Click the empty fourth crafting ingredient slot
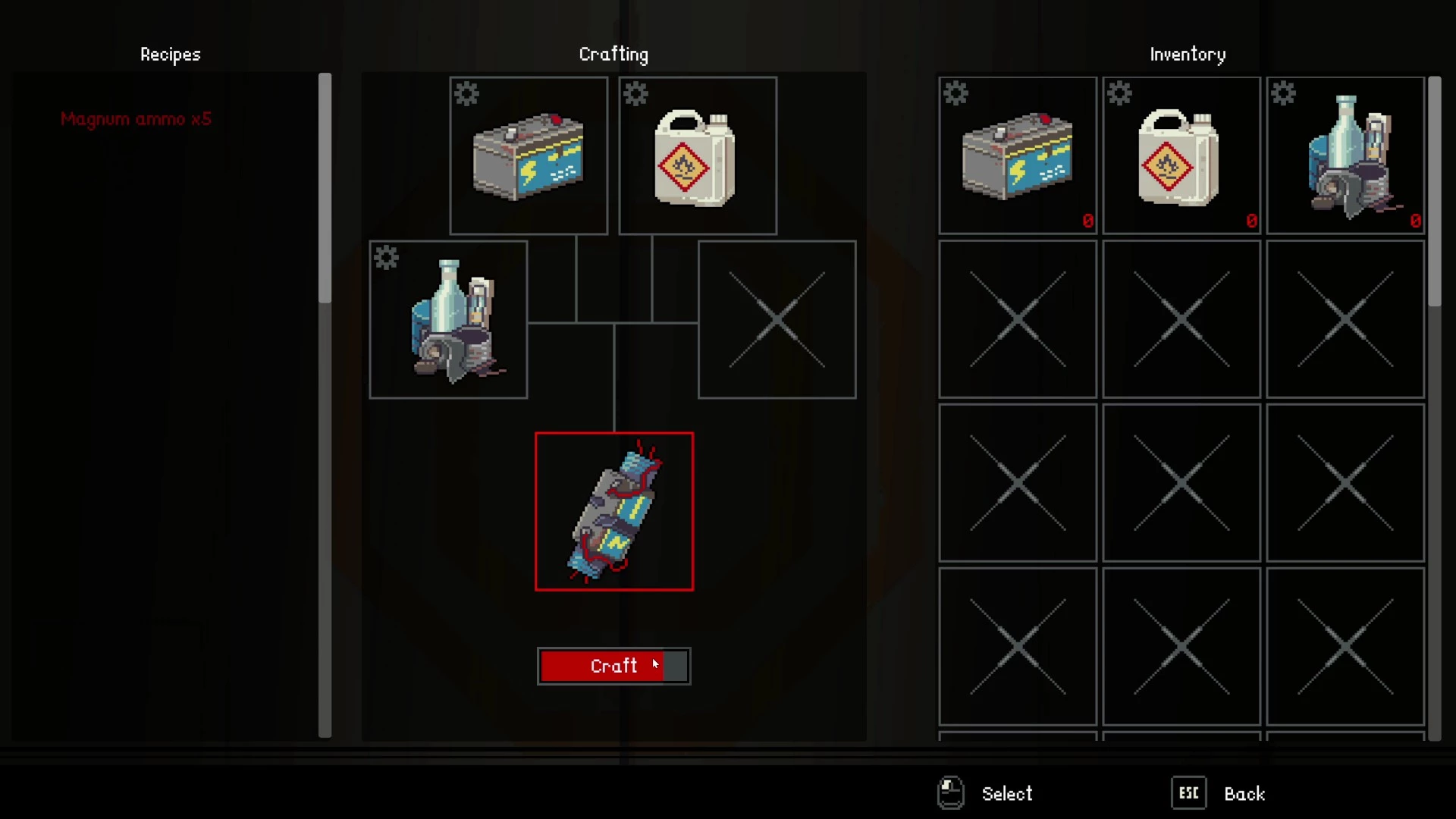Screen dimensions: 1456x819 point(777,319)
